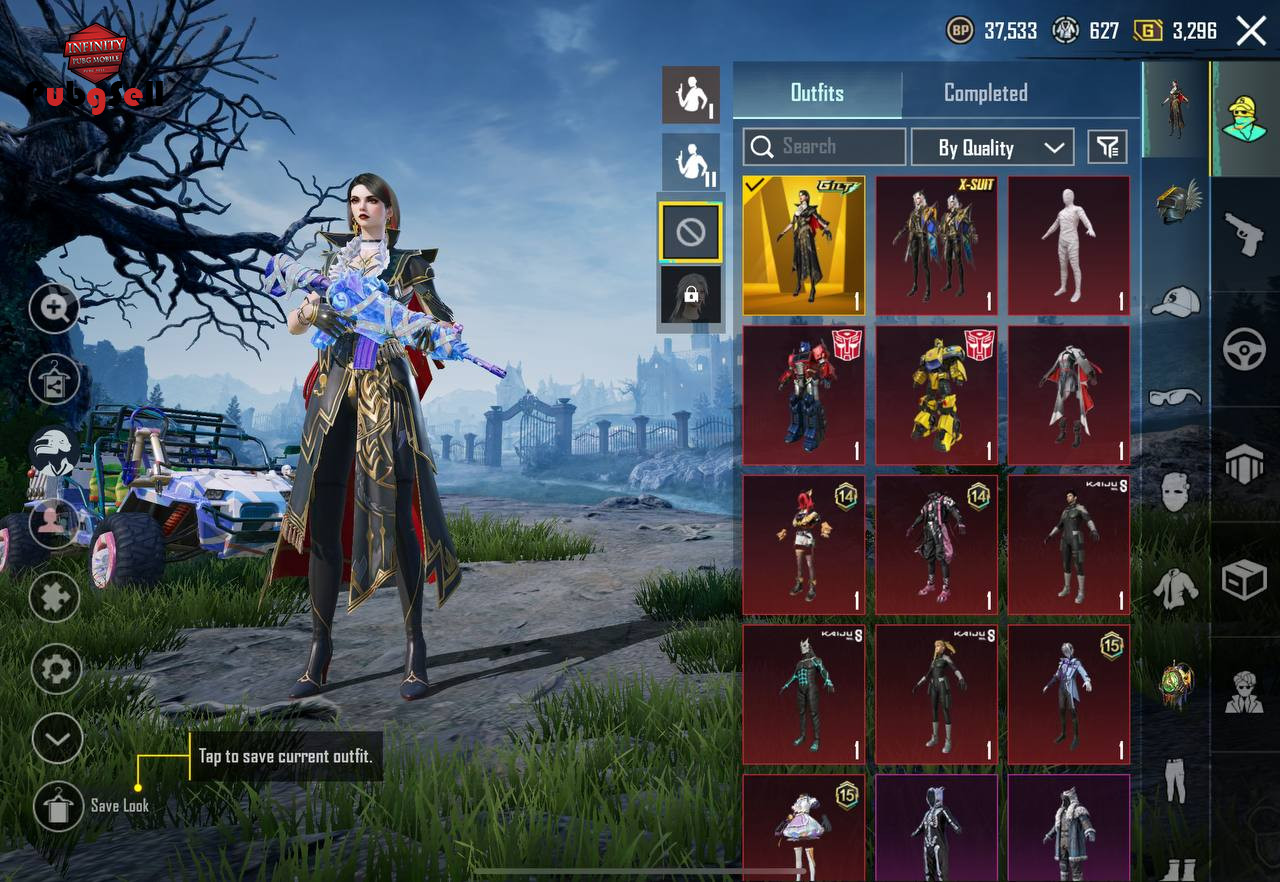Image resolution: width=1280 pixels, height=882 pixels.
Task: Open the pistol weapons category
Action: tap(1245, 233)
